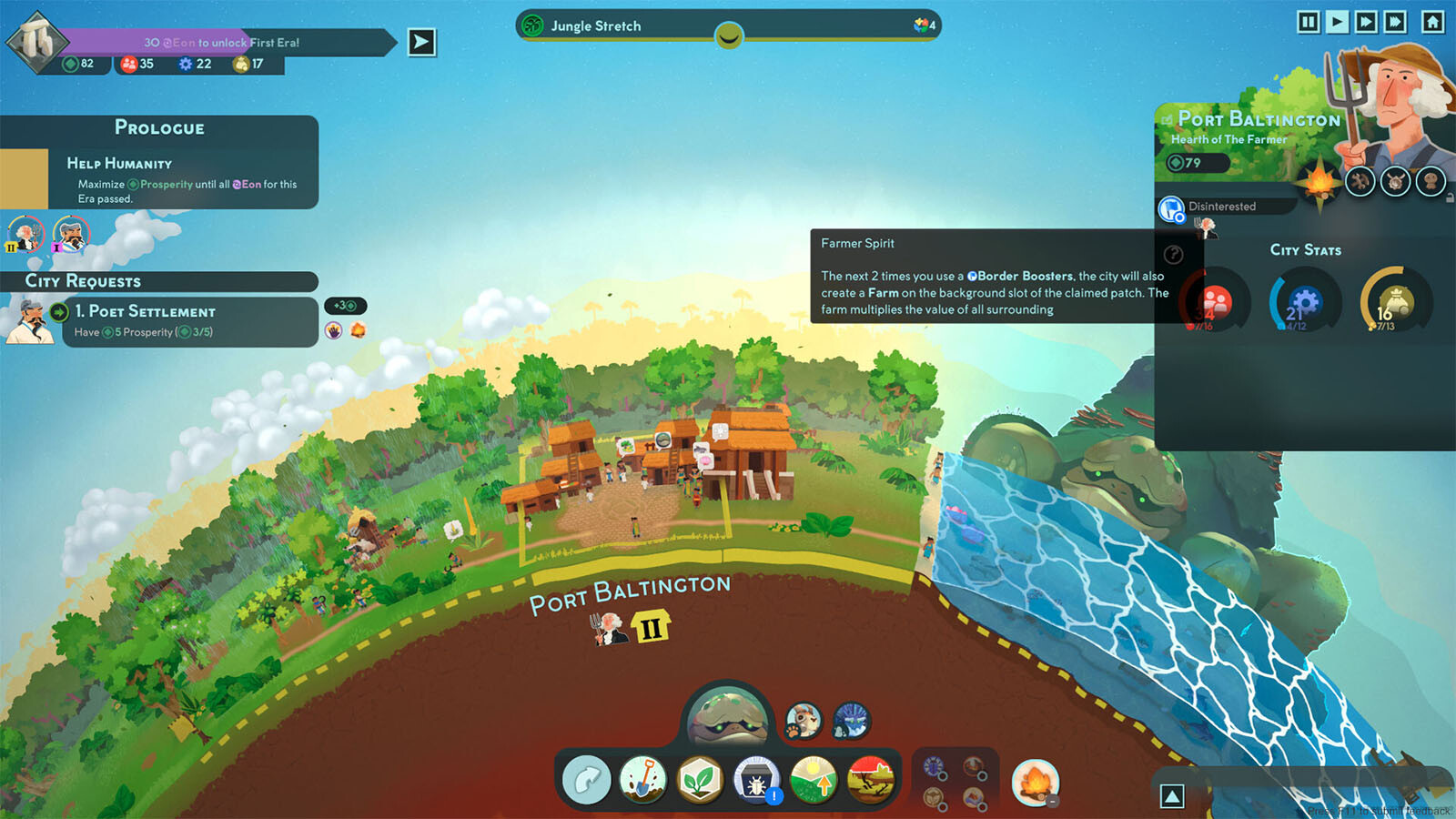Screen dimensions: 1456x819
Task: Select the bearded poet city portrait
Action: (71, 234)
